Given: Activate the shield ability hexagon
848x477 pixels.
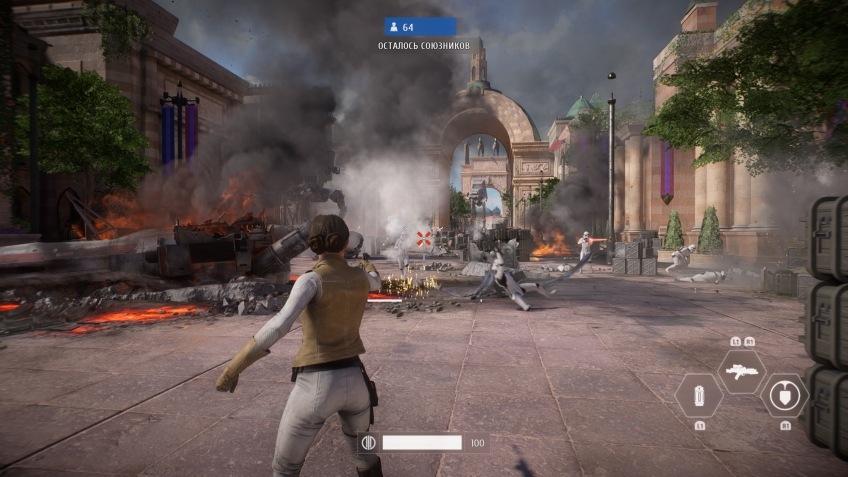Looking at the screenshot, I should (784, 395).
